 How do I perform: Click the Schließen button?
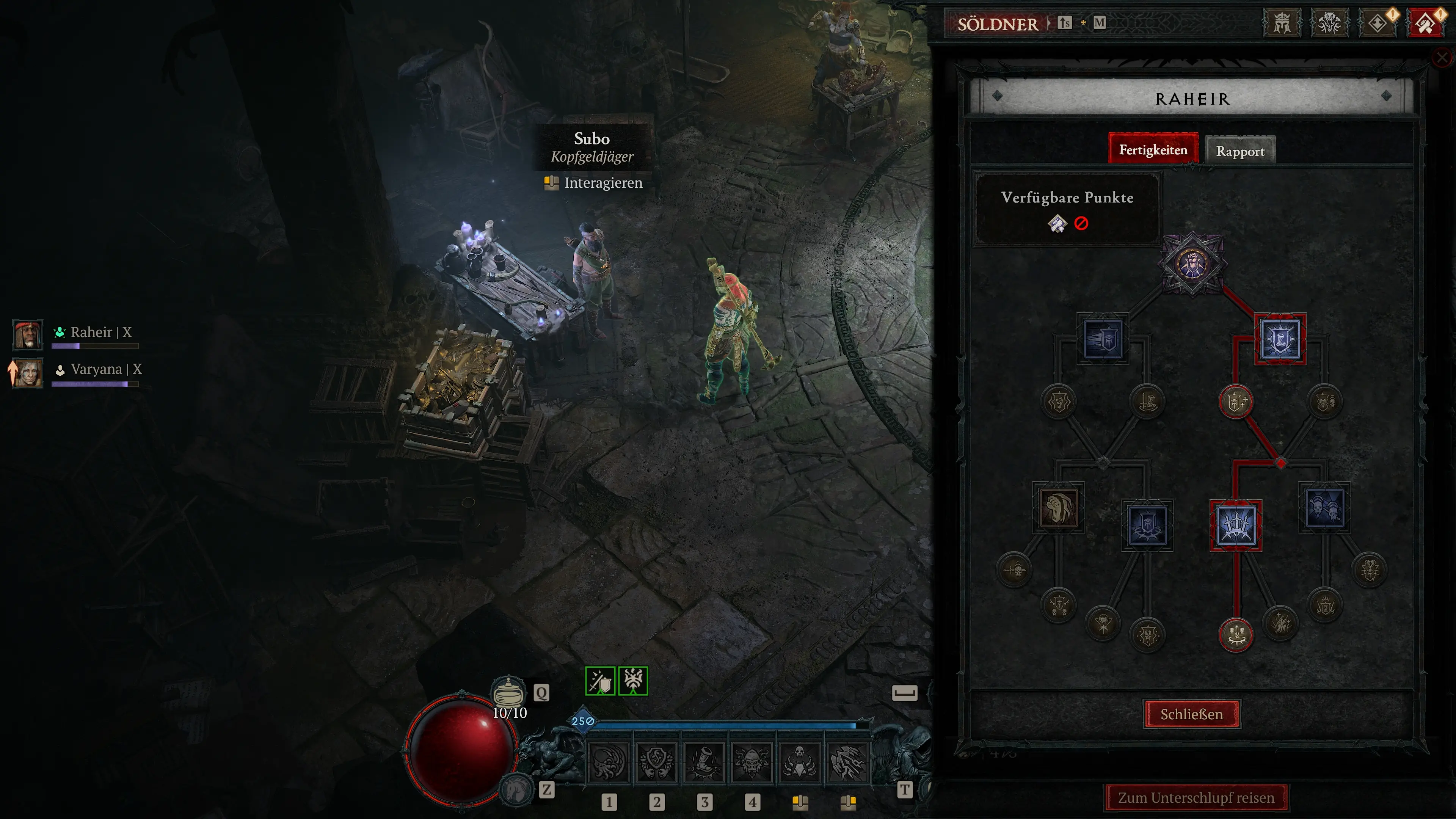point(1191,714)
